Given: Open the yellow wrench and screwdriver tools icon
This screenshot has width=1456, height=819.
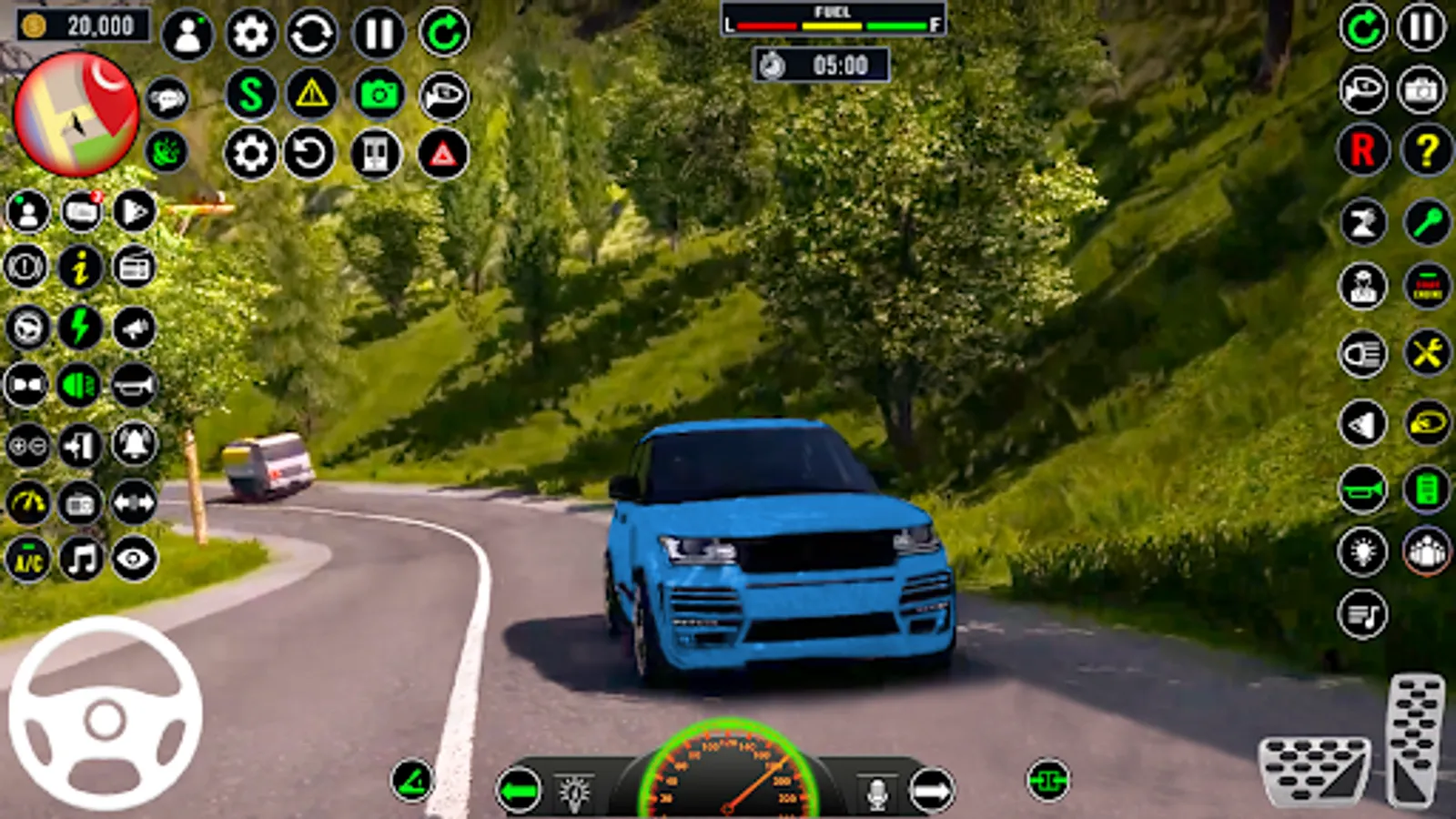Looking at the screenshot, I should coord(1426,353).
